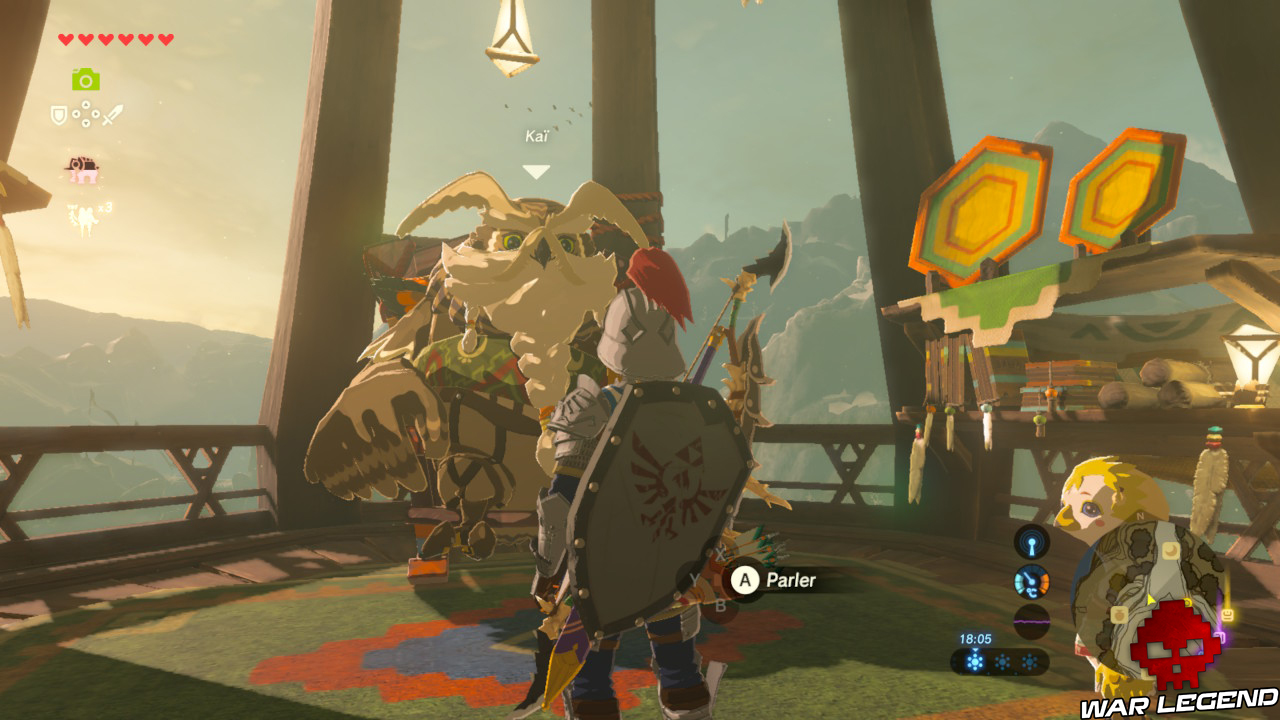Click the shield icon near the d-pad indicator
Screen dimensions: 1280x720
pos(57,114)
